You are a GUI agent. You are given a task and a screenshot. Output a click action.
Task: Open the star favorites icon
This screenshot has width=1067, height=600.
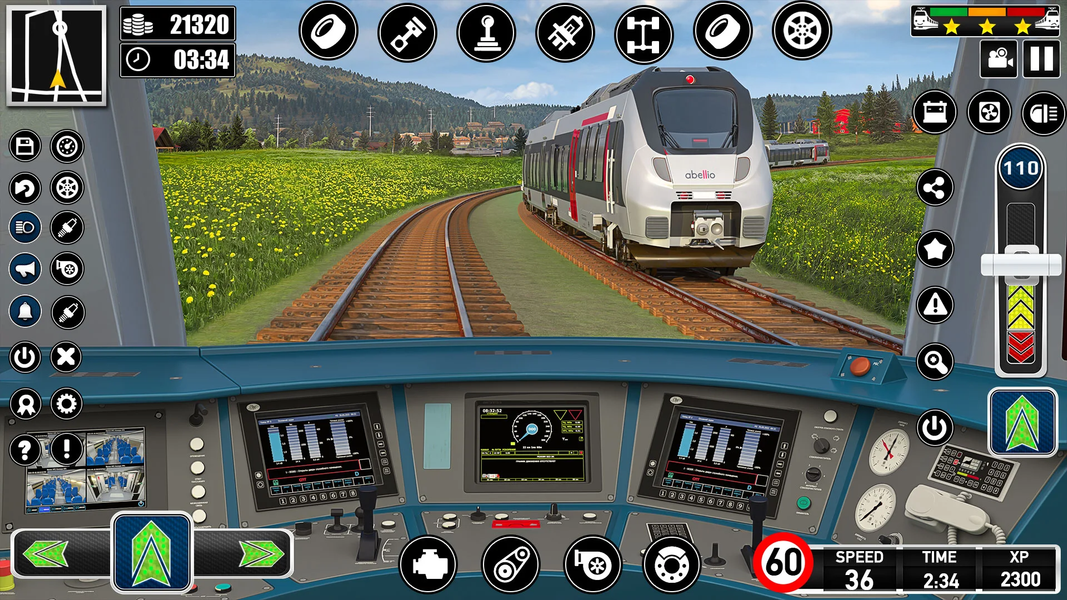pos(935,249)
